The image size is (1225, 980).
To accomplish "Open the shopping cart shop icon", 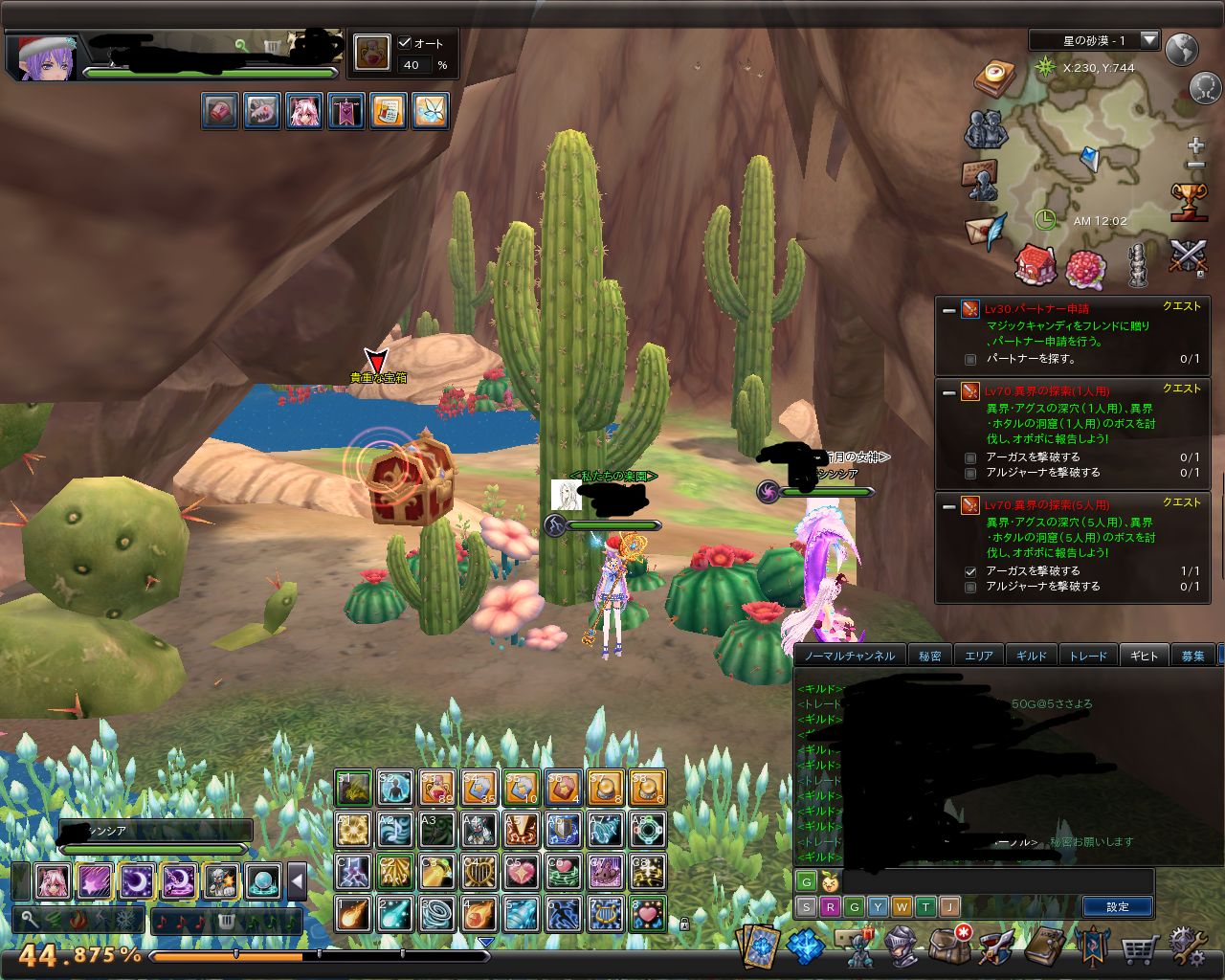I will coord(1140,948).
